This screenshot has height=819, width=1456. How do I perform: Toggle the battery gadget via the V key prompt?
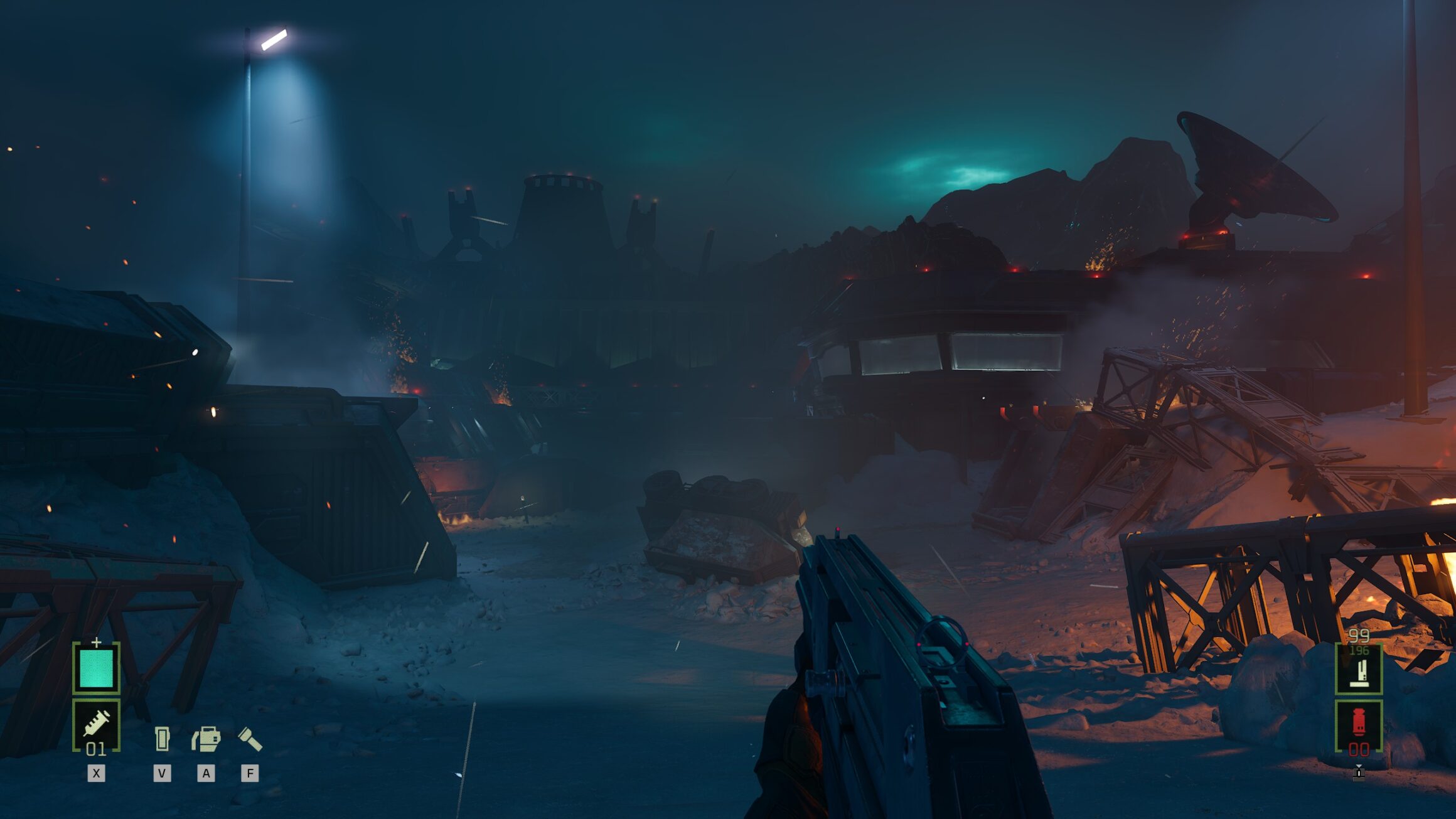click(x=161, y=773)
